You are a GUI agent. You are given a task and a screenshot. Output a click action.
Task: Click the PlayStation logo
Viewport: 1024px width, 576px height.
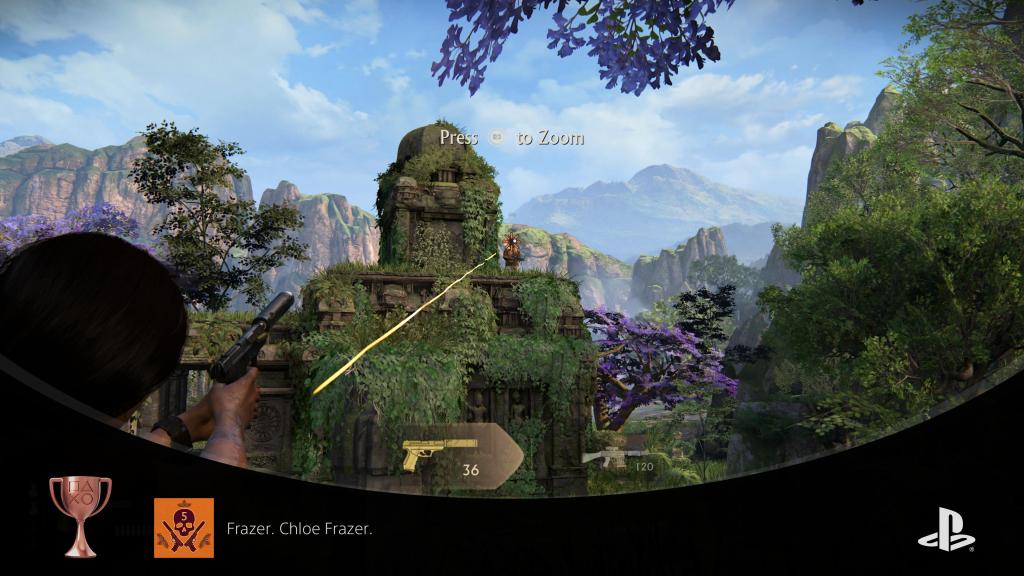(946, 529)
